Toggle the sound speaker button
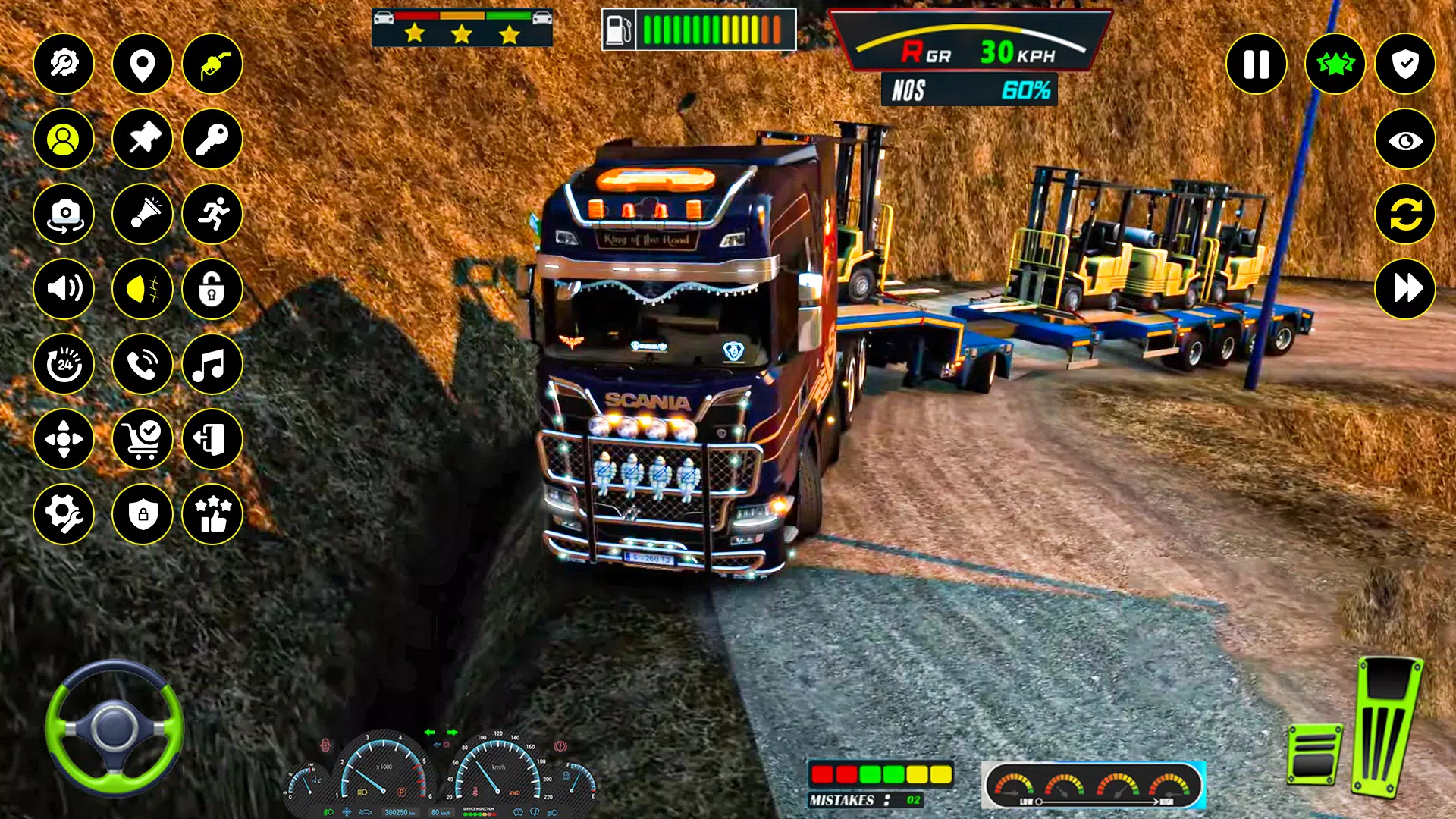1456x819 pixels. coord(64,289)
